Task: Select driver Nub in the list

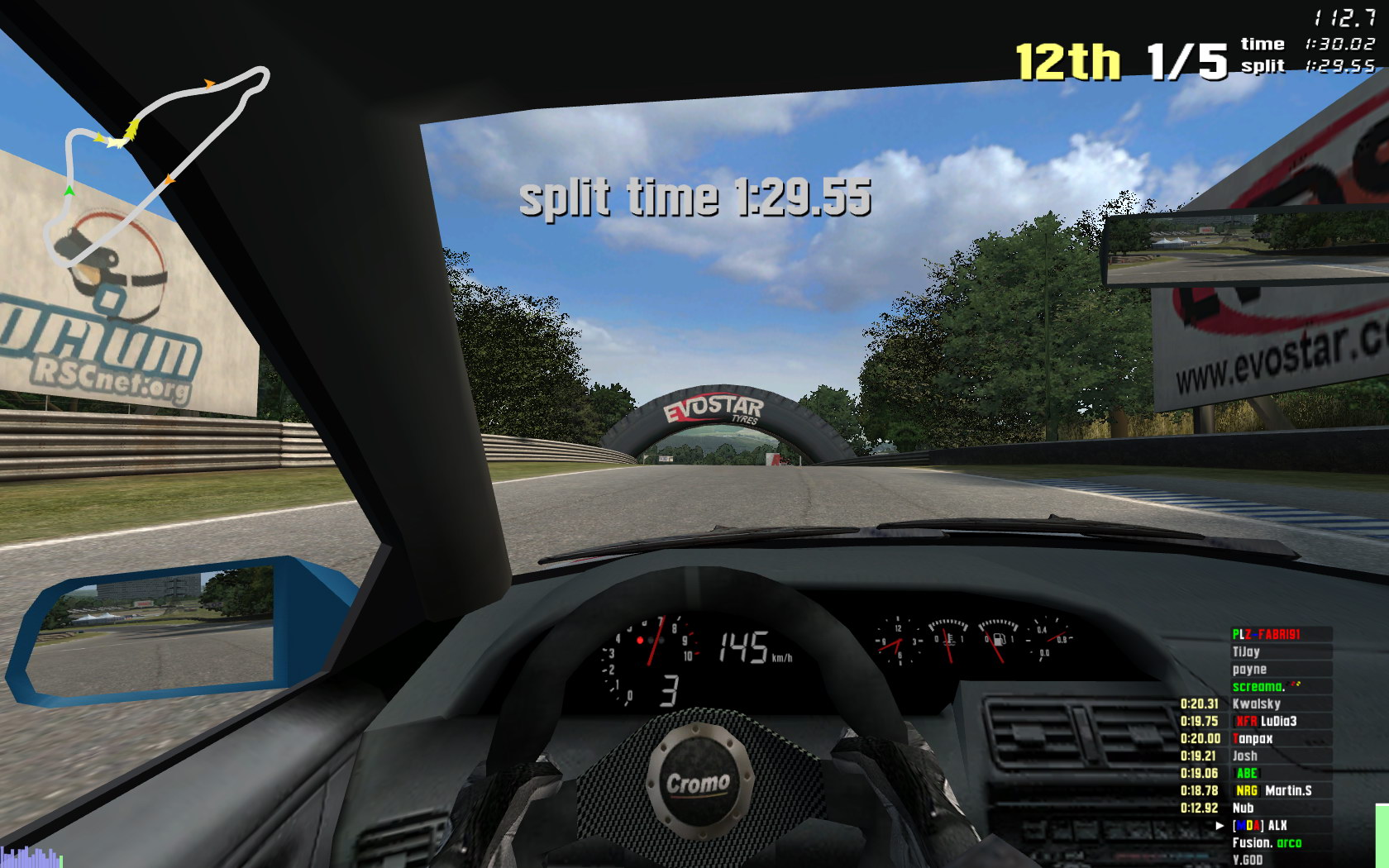Action: 1243,808
